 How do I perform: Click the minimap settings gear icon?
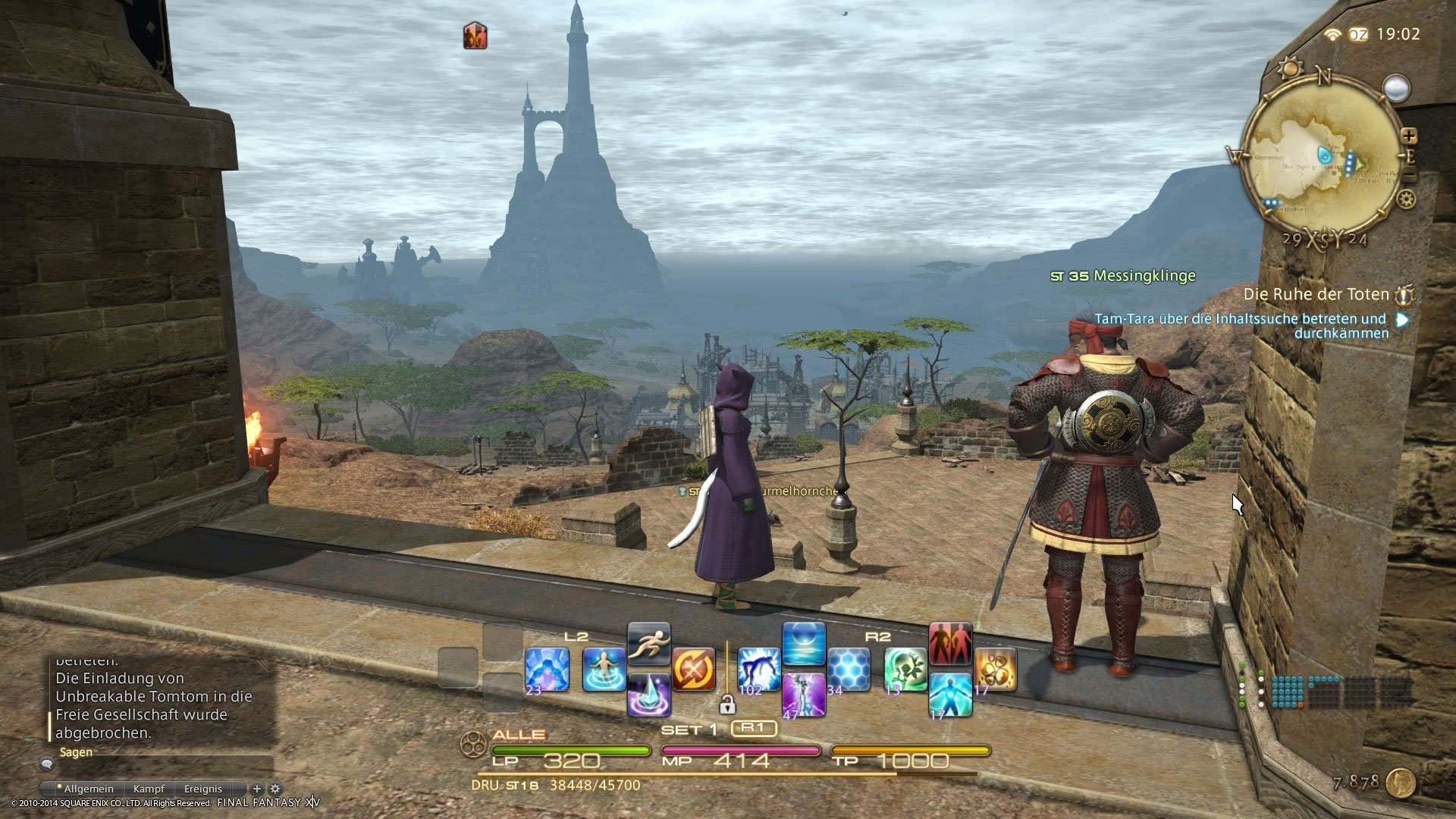tap(1405, 199)
